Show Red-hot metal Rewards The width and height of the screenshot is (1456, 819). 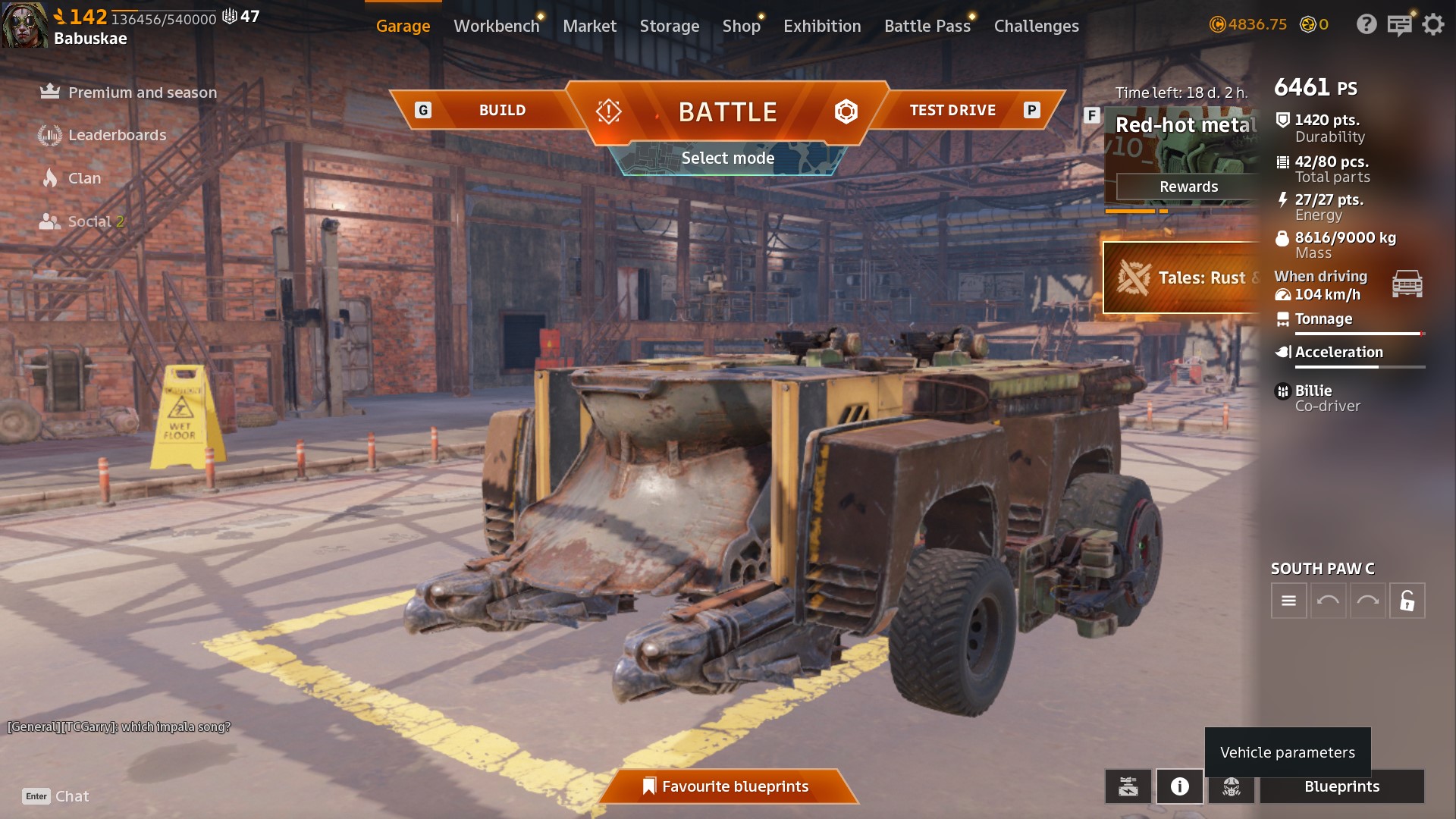click(x=1188, y=187)
